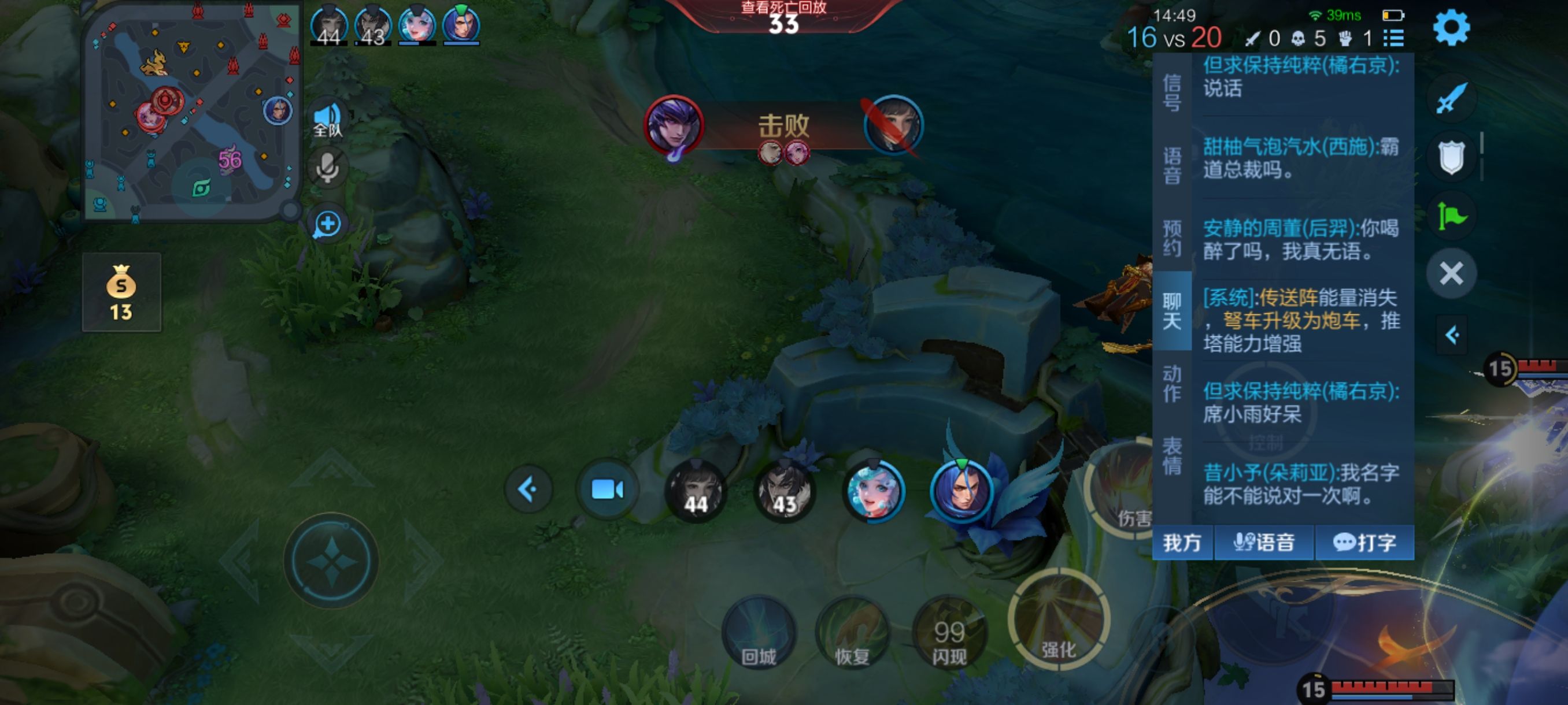Close the chat panel with X
The width and height of the screenshot is (1568, 705).
pos(1451,273)
